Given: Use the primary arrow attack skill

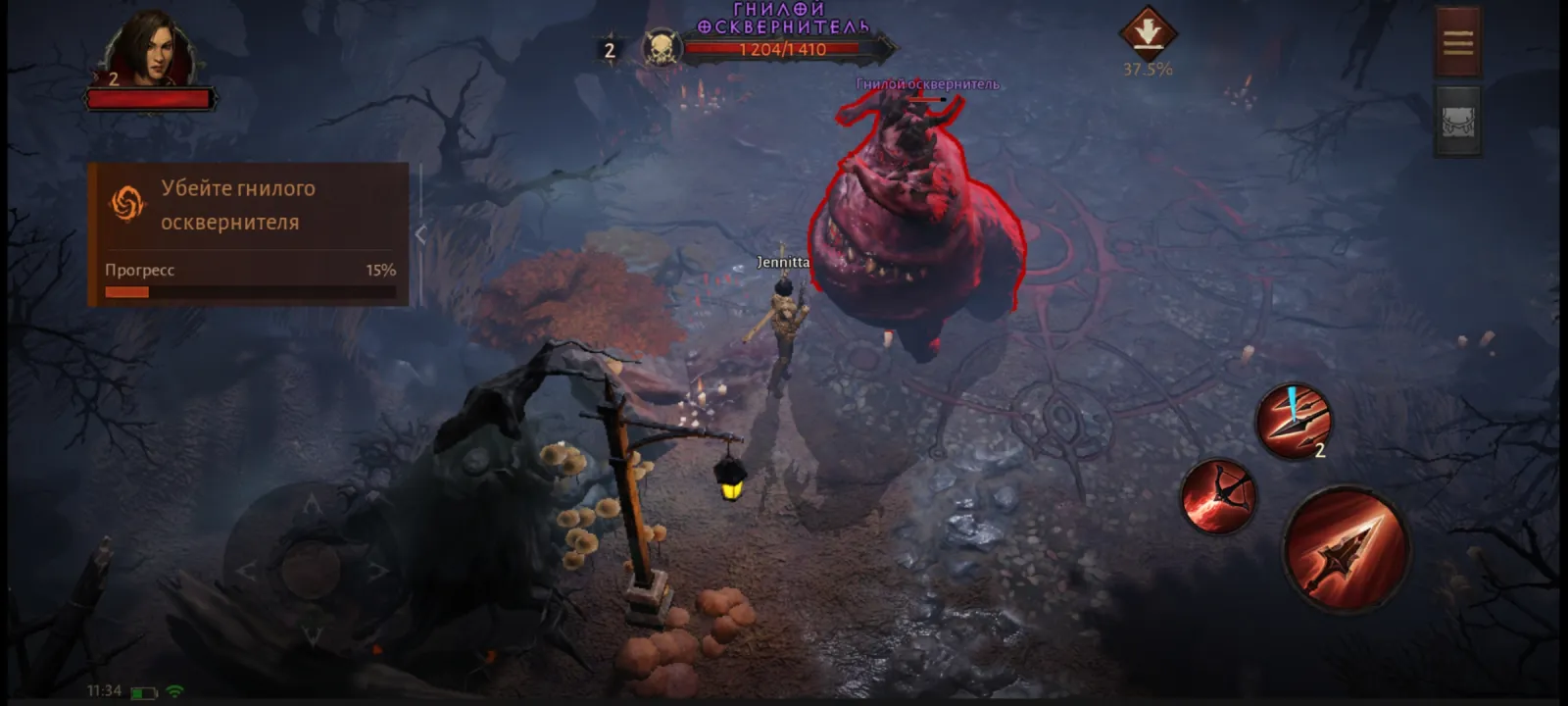Looking at the screenshot, I should coord(1346,549).
